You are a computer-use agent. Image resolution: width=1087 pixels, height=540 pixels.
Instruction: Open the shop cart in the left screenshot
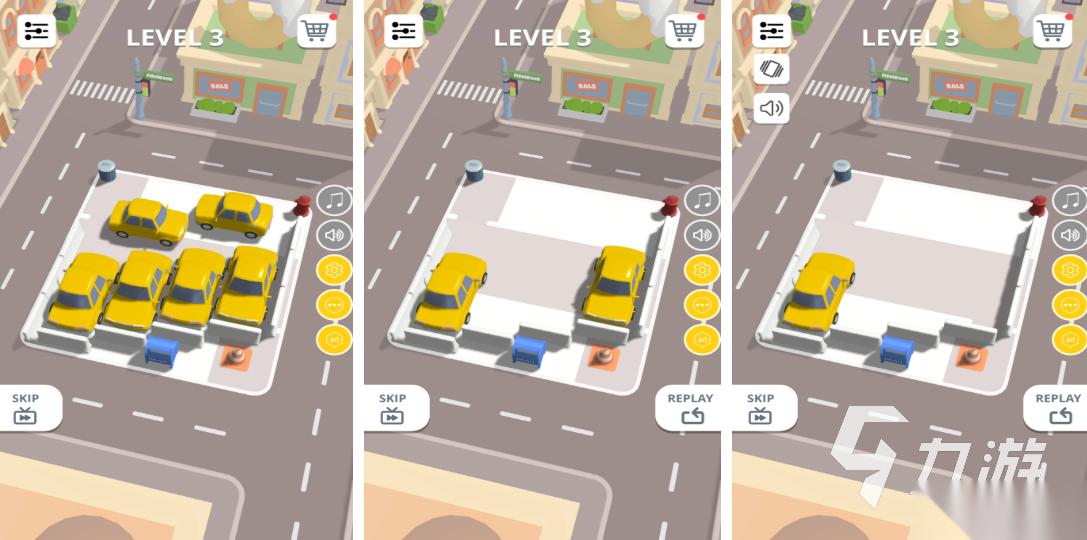(x=316, y=31)
